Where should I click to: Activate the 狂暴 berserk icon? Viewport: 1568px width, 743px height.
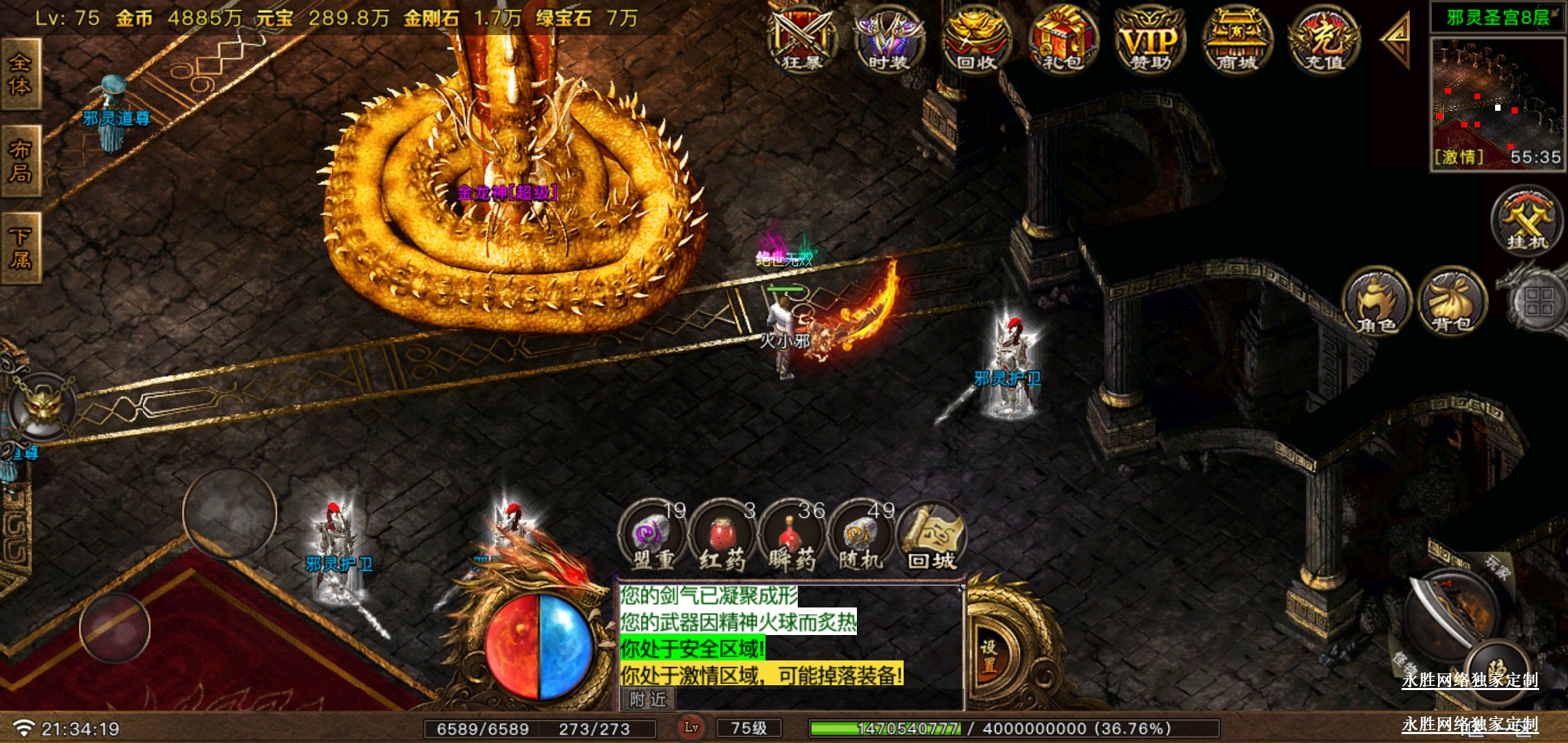802,40
